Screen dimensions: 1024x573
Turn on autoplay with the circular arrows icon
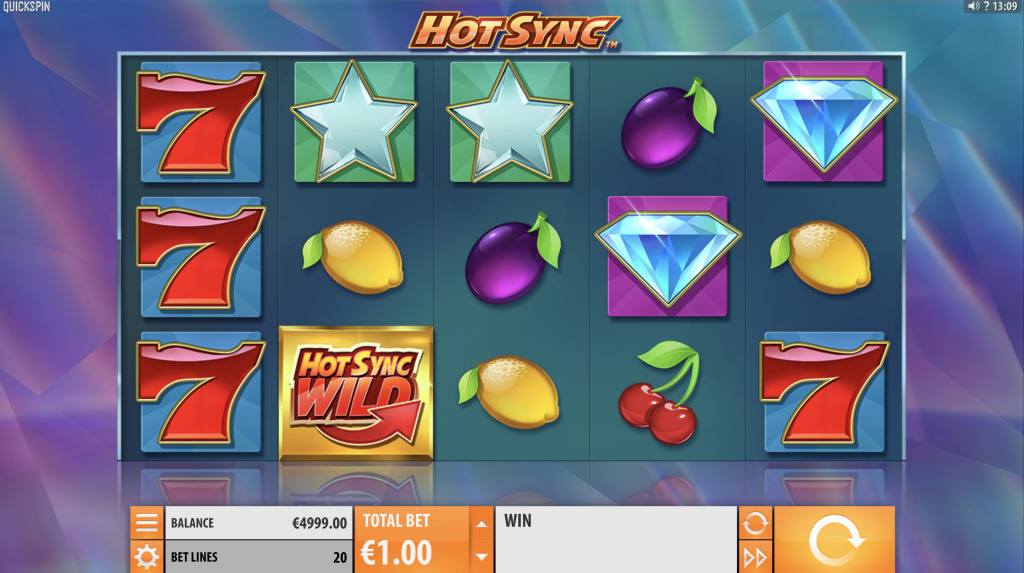(755, 522)
